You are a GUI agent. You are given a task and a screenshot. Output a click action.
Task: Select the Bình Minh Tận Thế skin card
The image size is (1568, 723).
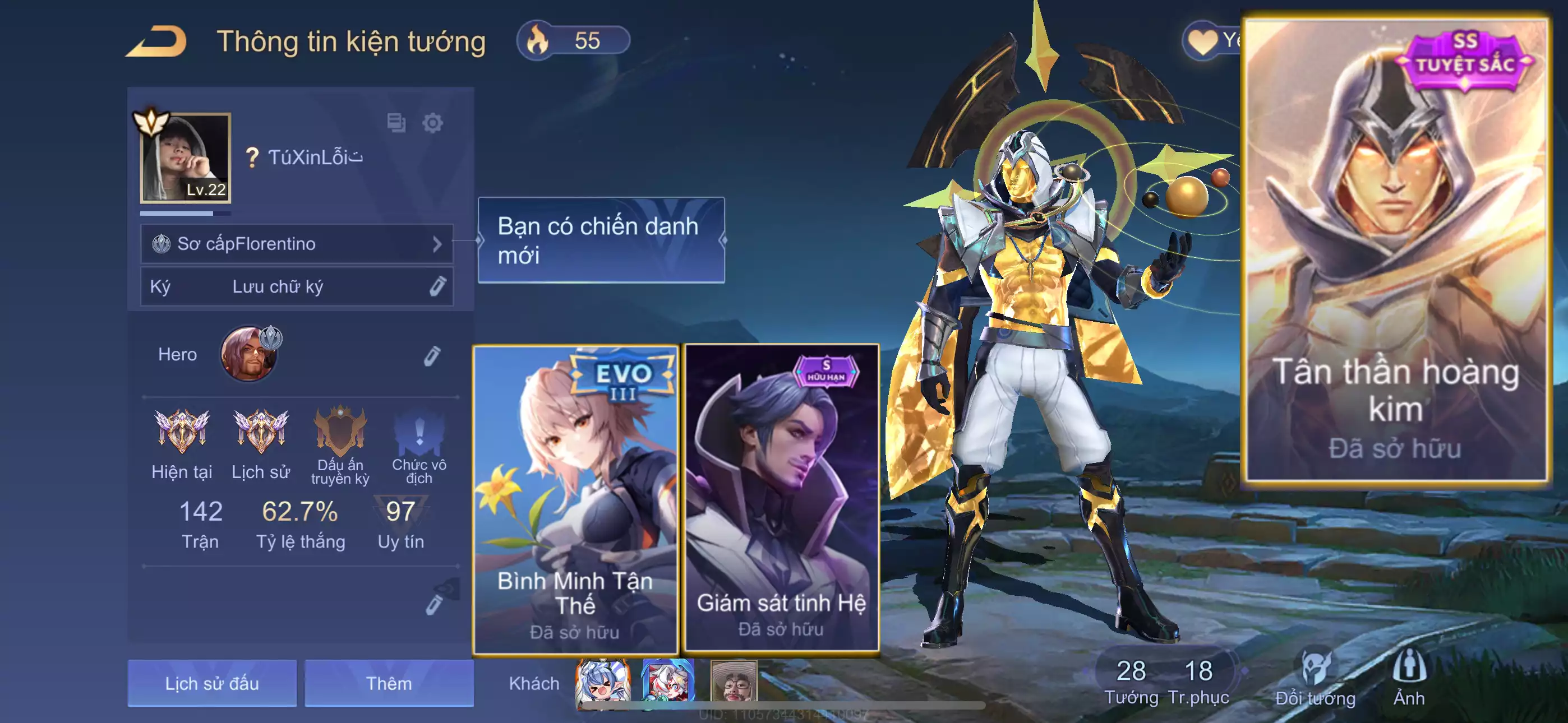[575, 499]
